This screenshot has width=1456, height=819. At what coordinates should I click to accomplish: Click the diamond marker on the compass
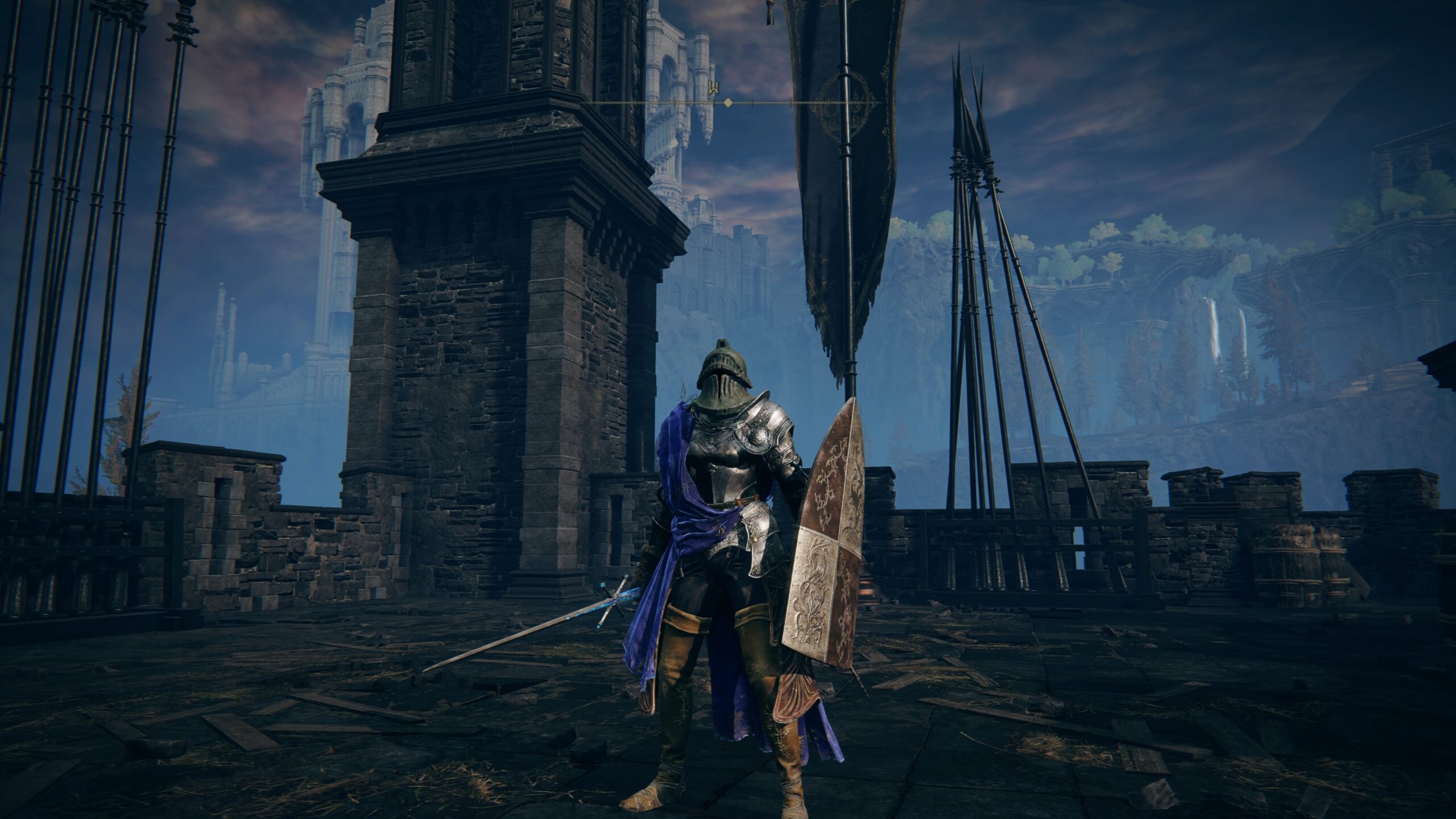coord(727,103)
